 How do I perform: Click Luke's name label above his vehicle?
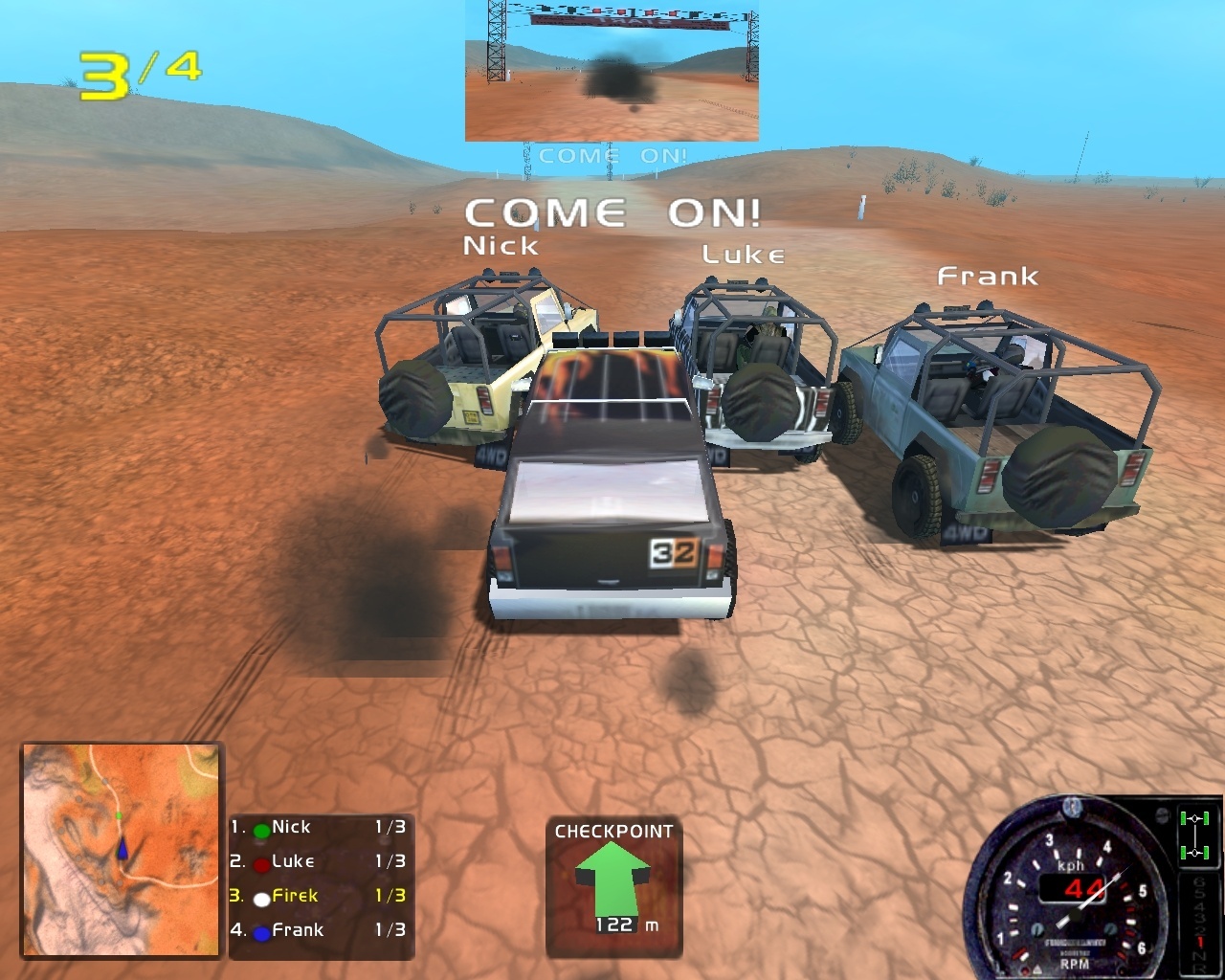pos(743,254)
